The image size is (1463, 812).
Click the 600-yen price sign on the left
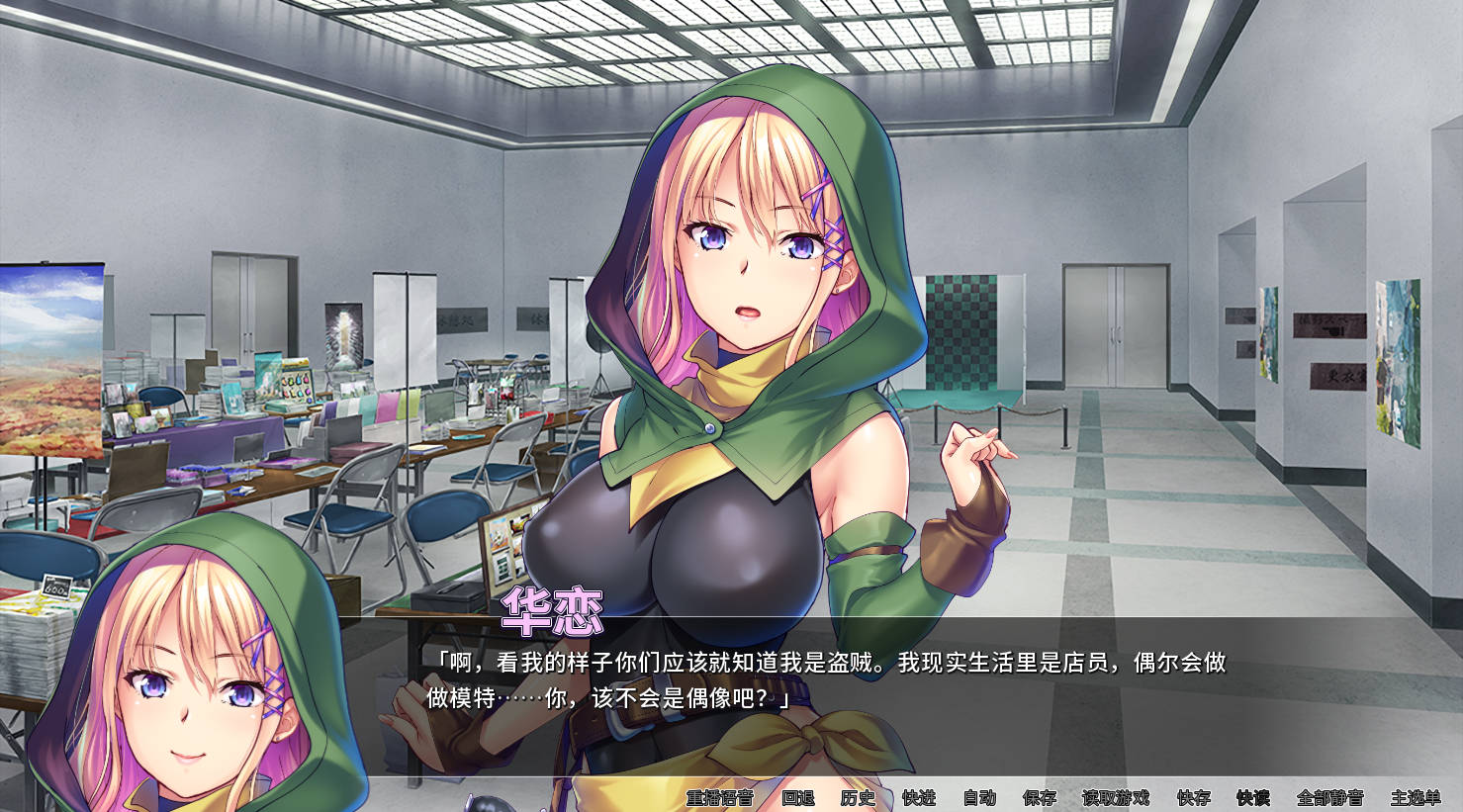point(59,586)
